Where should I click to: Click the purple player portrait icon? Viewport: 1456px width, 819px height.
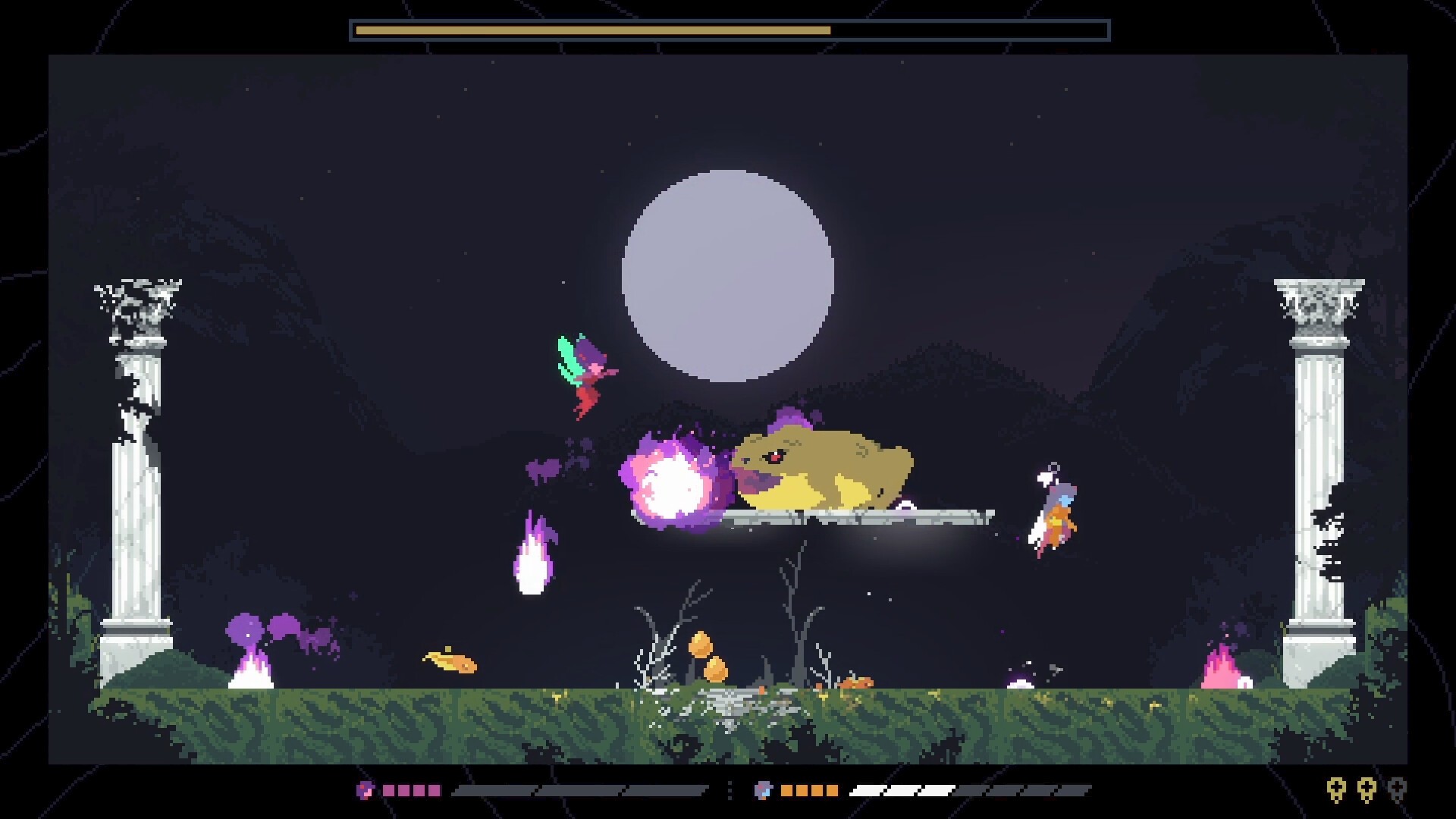pos(365,790)
